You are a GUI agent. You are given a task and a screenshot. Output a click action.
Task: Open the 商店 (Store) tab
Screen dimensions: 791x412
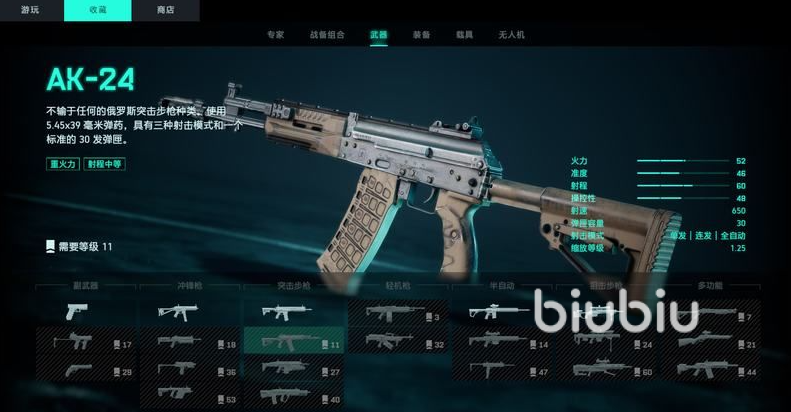165,10
